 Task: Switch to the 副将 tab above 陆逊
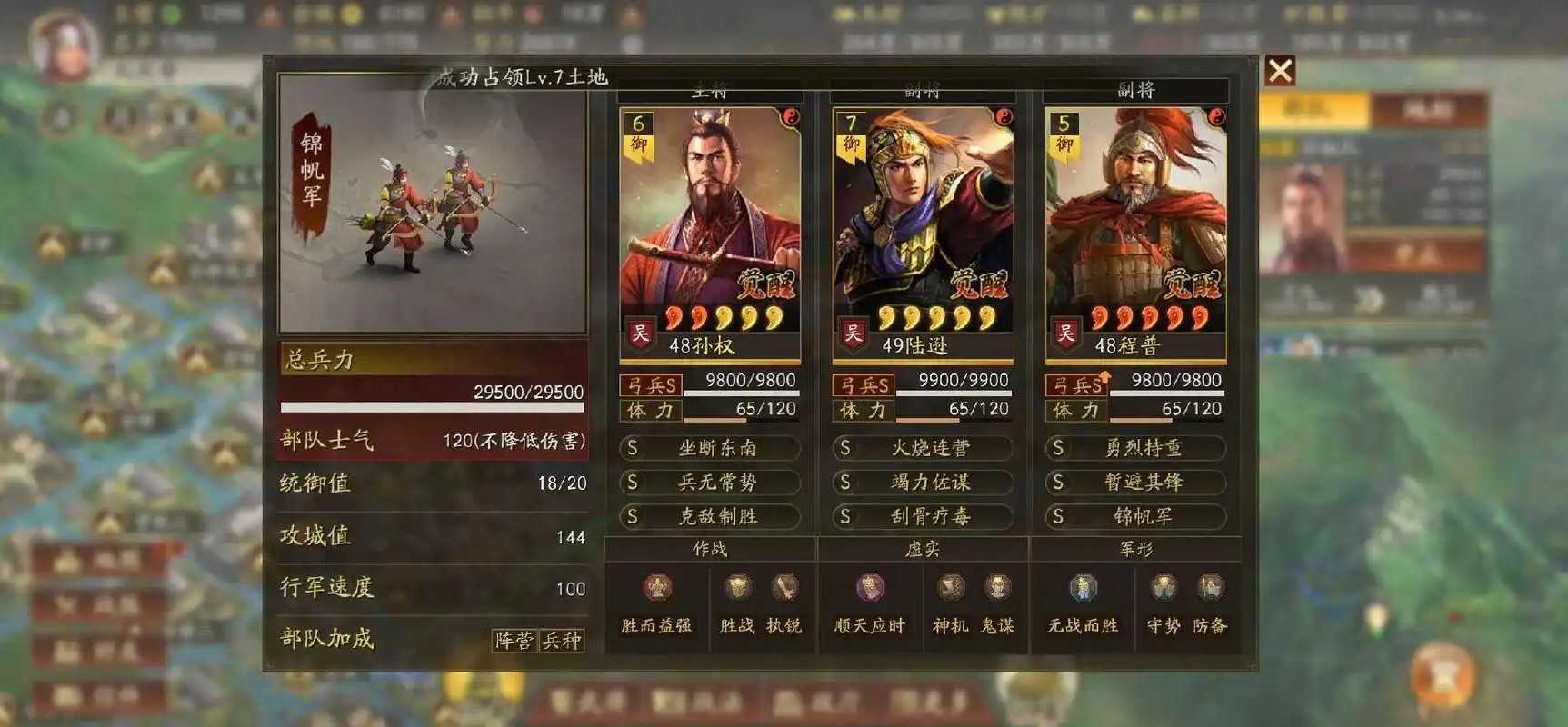[921, 89]
